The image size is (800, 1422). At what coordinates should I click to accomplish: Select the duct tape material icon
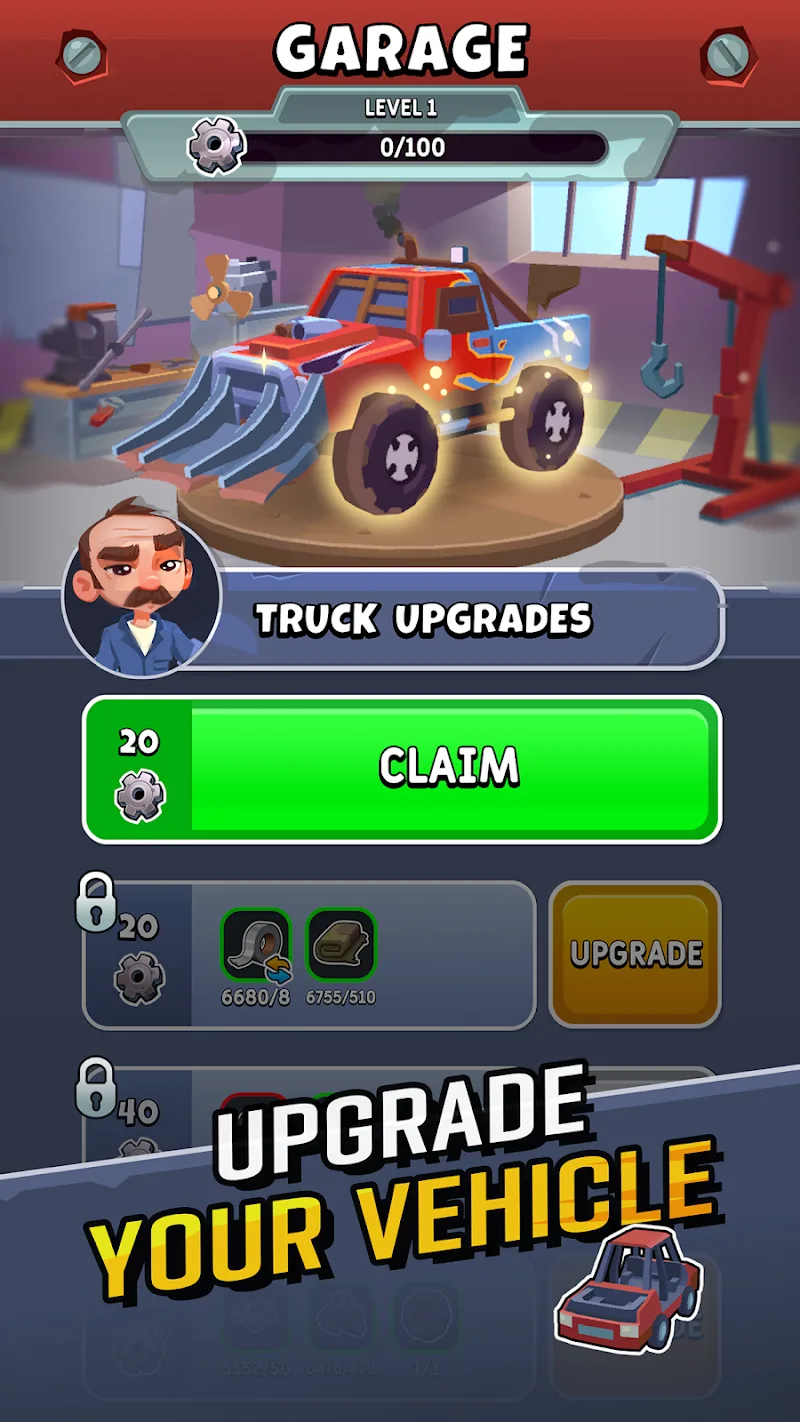tap(256, 944)
